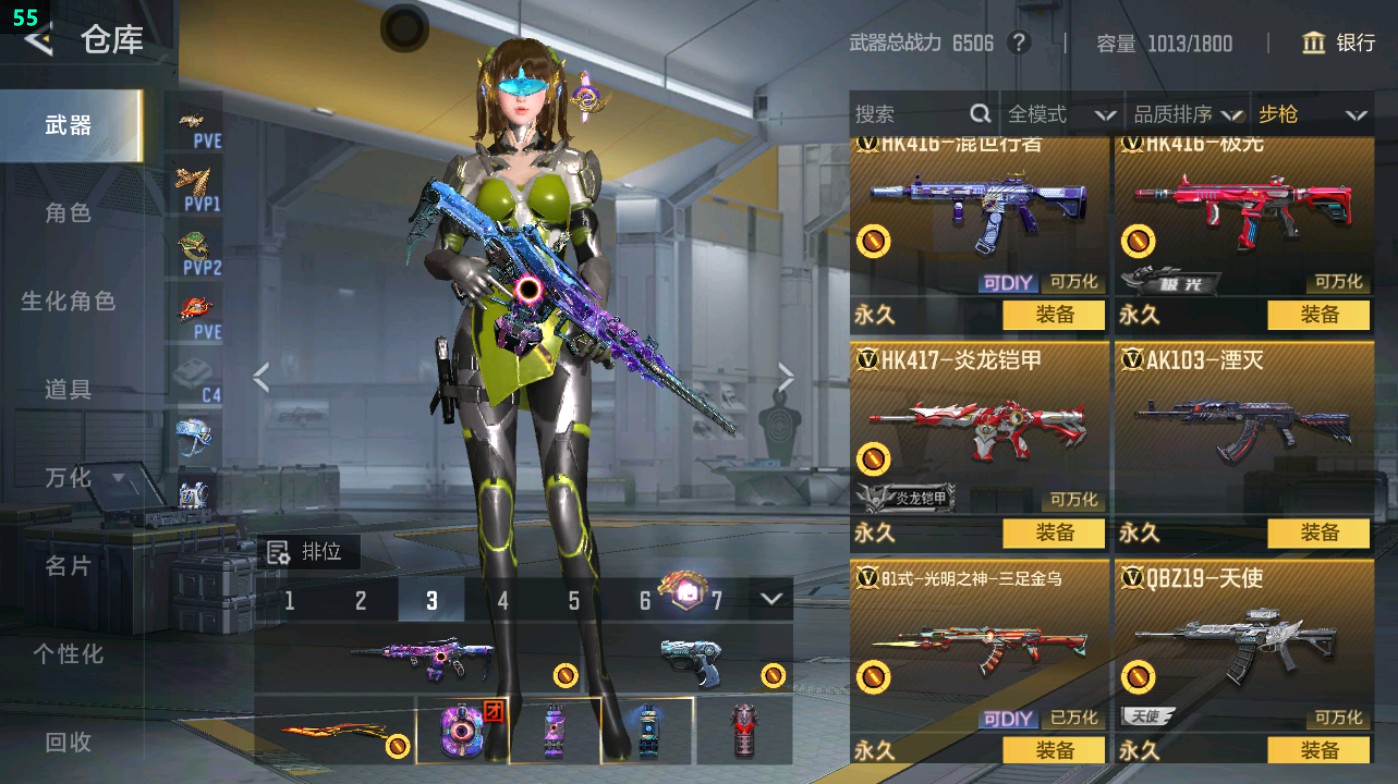Equip the QBZ19-天使 rifle
The image size is (1398, 784).
click(x=1318, y=750)
